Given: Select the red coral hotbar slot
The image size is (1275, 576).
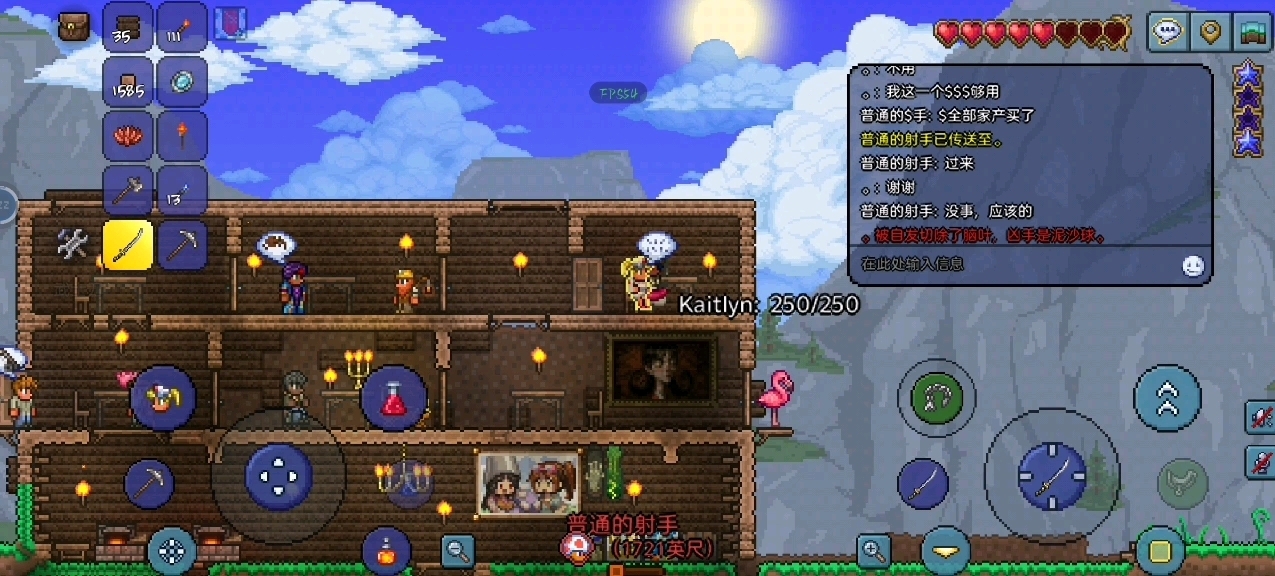Looking at the screenshot, I should [127, 136].
